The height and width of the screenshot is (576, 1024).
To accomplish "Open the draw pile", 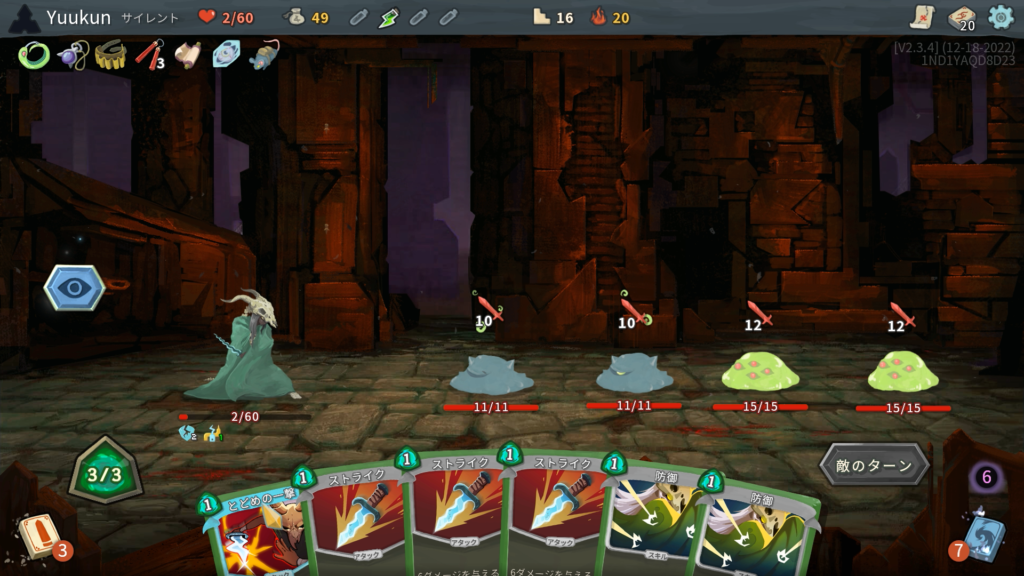I will (38, 535).
